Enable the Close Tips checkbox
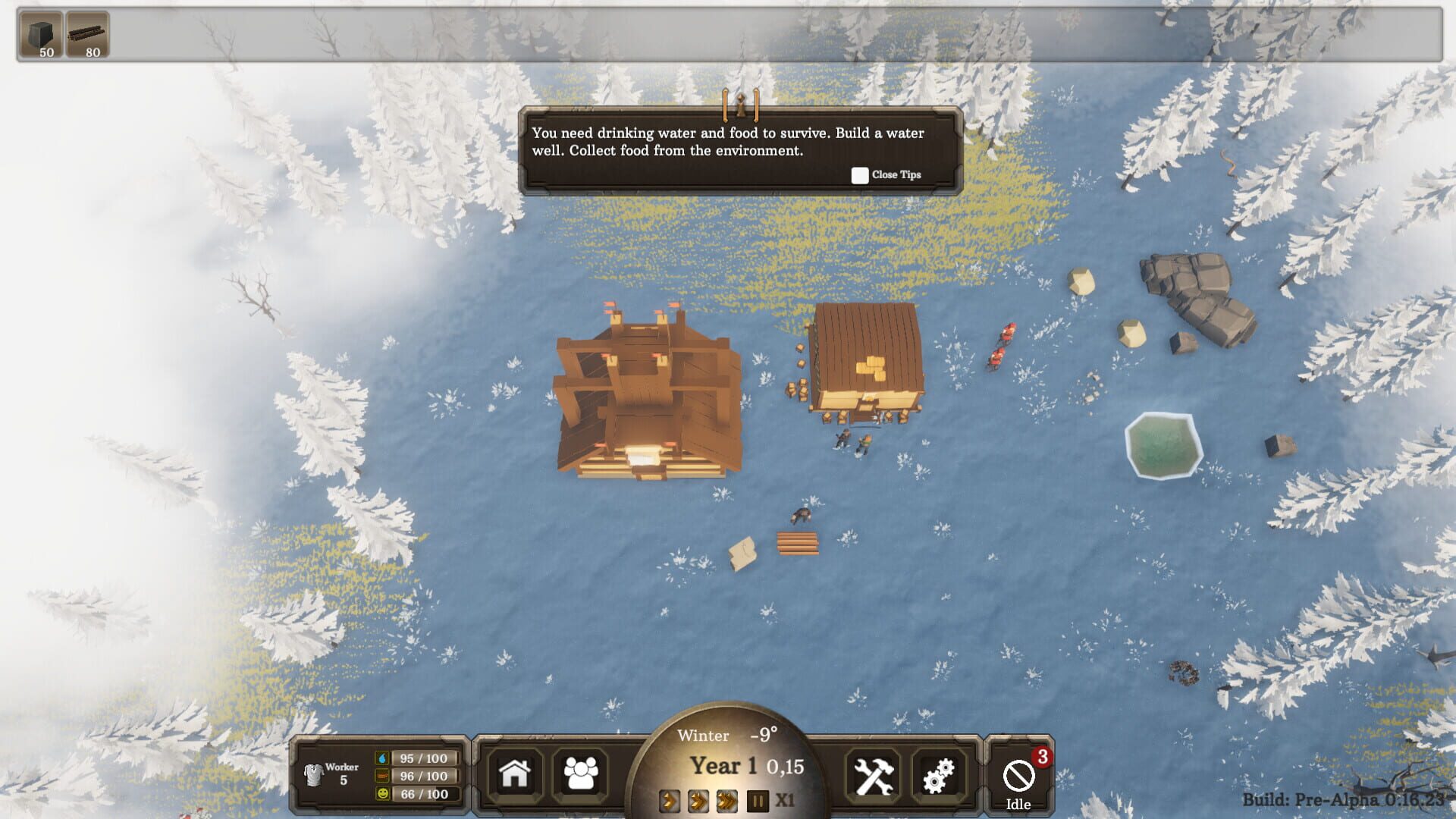The image size is (1456, 819). click(x=860, y=175)
